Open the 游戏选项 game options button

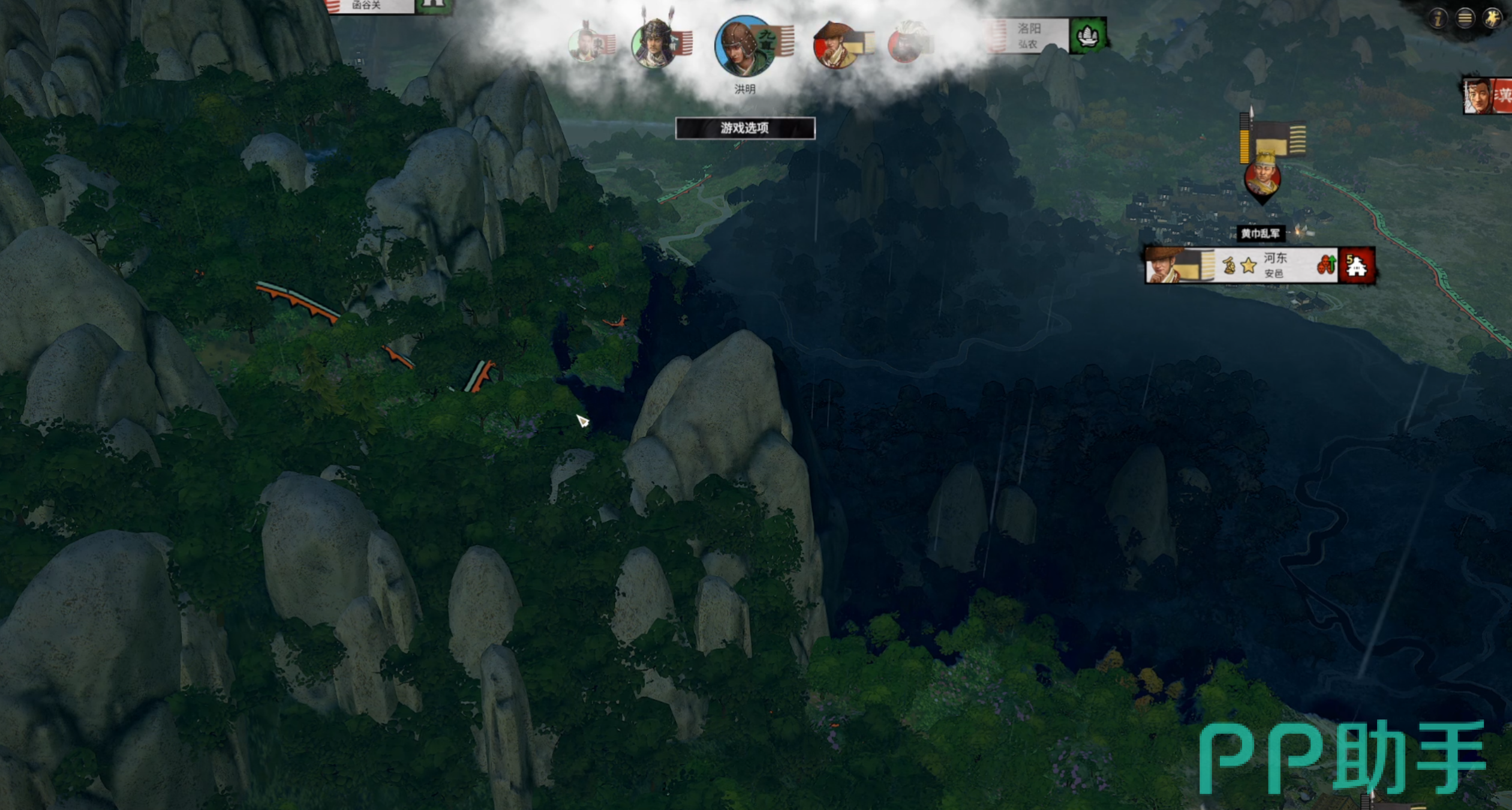(745, 128)
